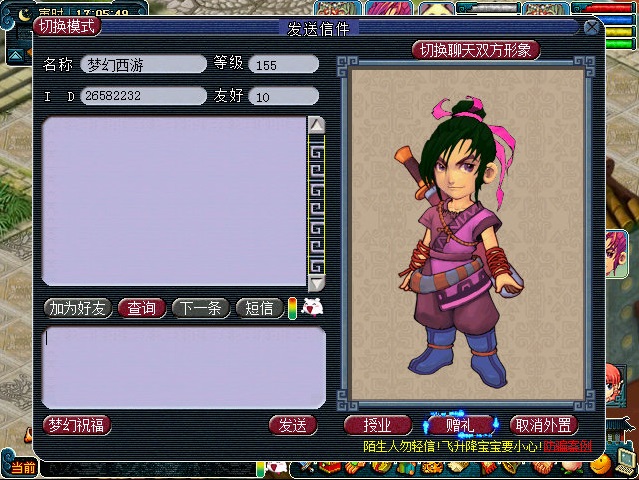Image resolution: width=639 pixels, height=480 pixels.
Task: Open the emoticon face icon
Action: [x=312, y=307]
